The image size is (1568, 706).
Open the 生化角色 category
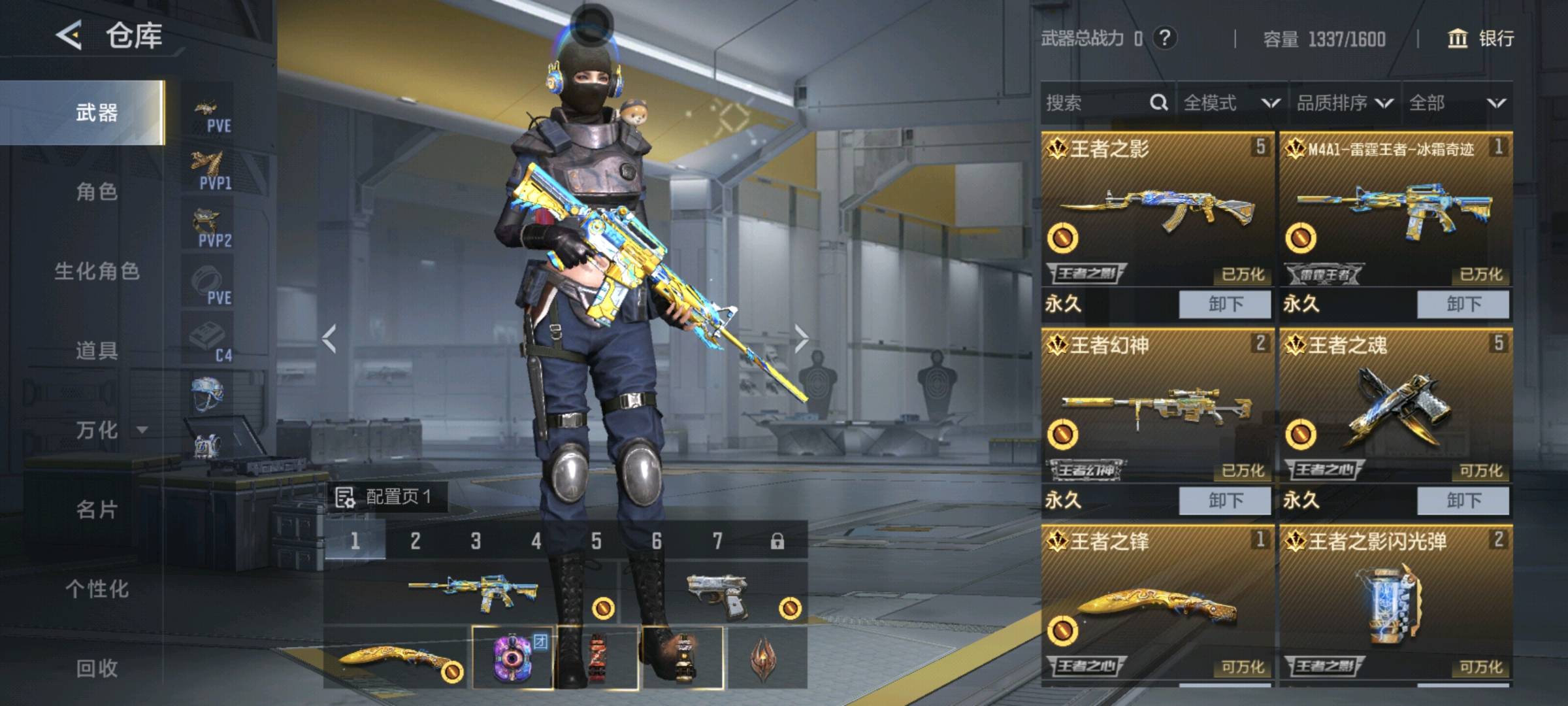coord(97,271)
